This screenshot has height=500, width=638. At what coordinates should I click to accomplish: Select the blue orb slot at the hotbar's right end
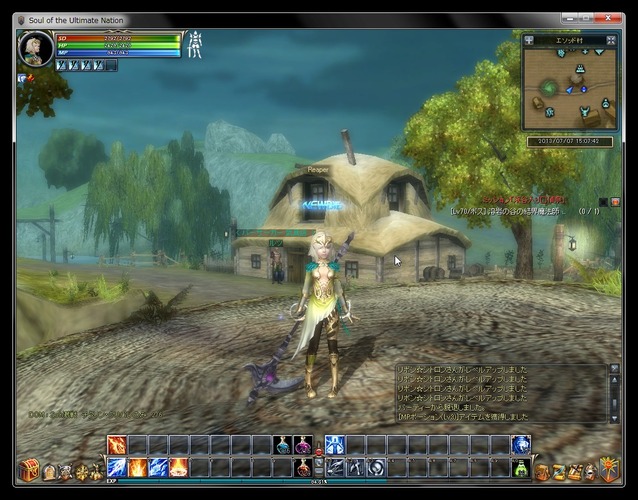521,445
